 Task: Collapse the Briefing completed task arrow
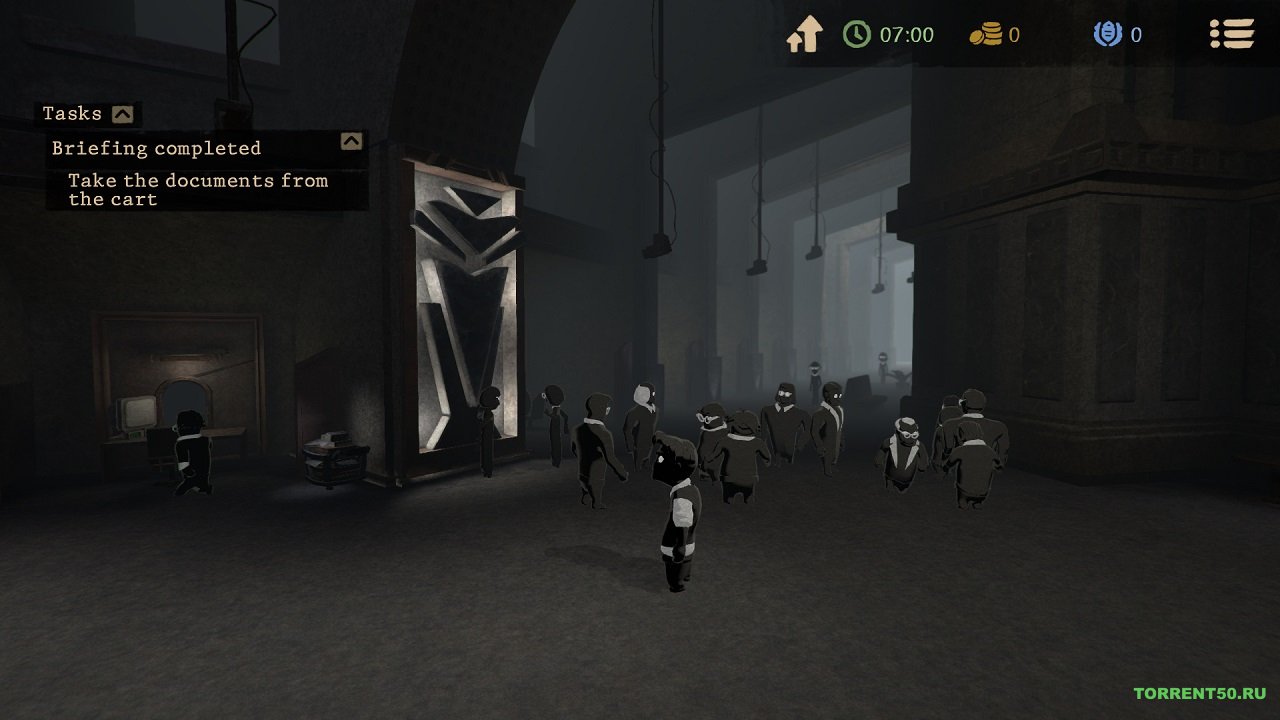351,141
